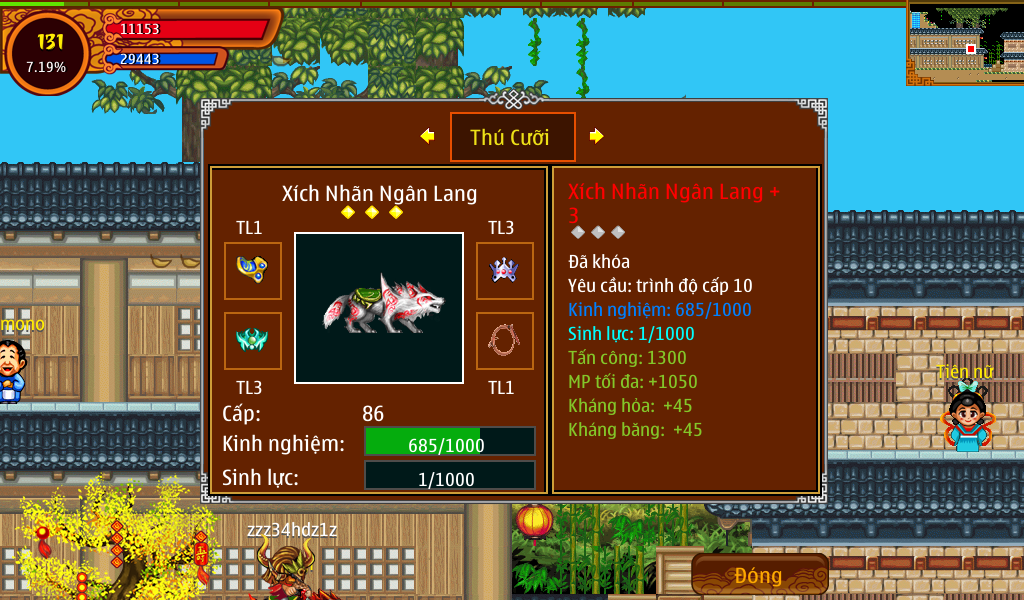Screen dimensions: 1024x600
Task: Select the Thú Cưỡi tab header
Action: [x=512, y=137]
